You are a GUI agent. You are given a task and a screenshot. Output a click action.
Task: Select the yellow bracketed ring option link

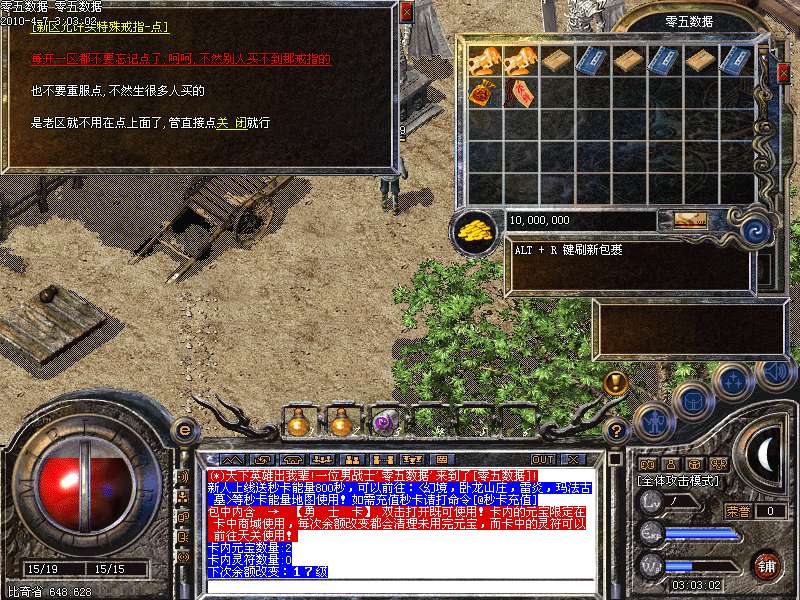(100, 27)
